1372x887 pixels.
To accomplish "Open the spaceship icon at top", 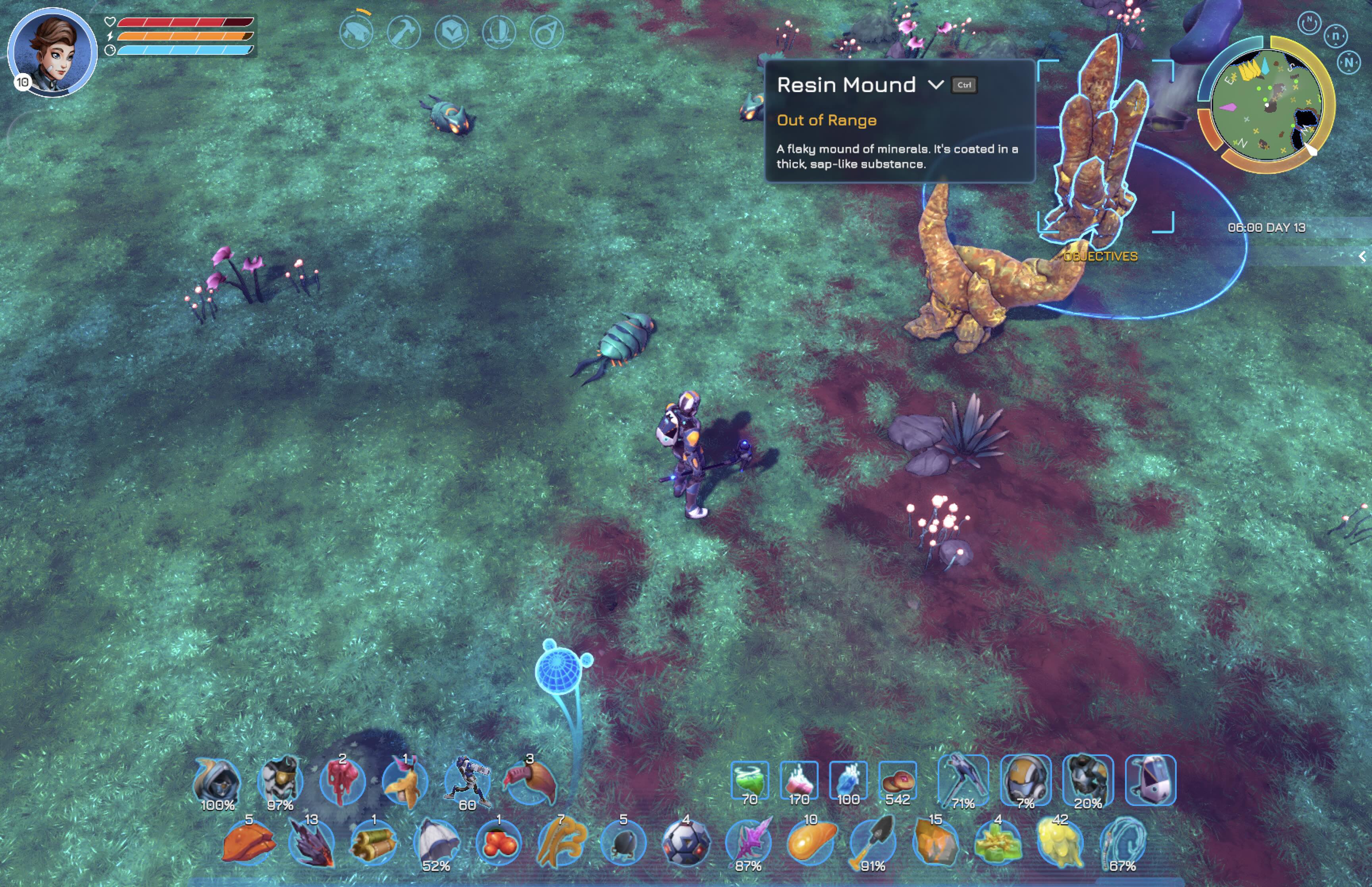I will pos(356,32).
